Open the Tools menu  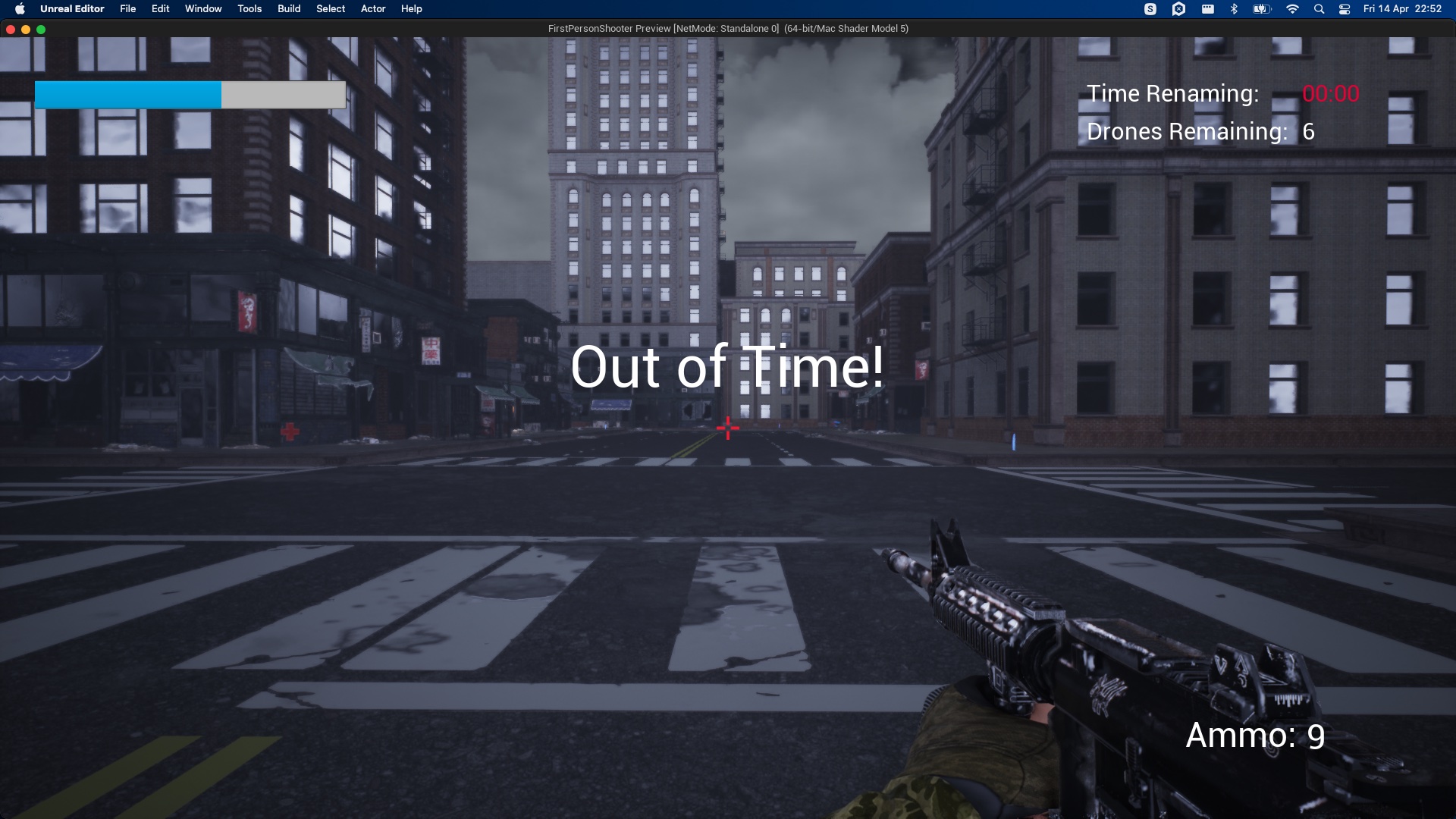(x=248, y=8)
